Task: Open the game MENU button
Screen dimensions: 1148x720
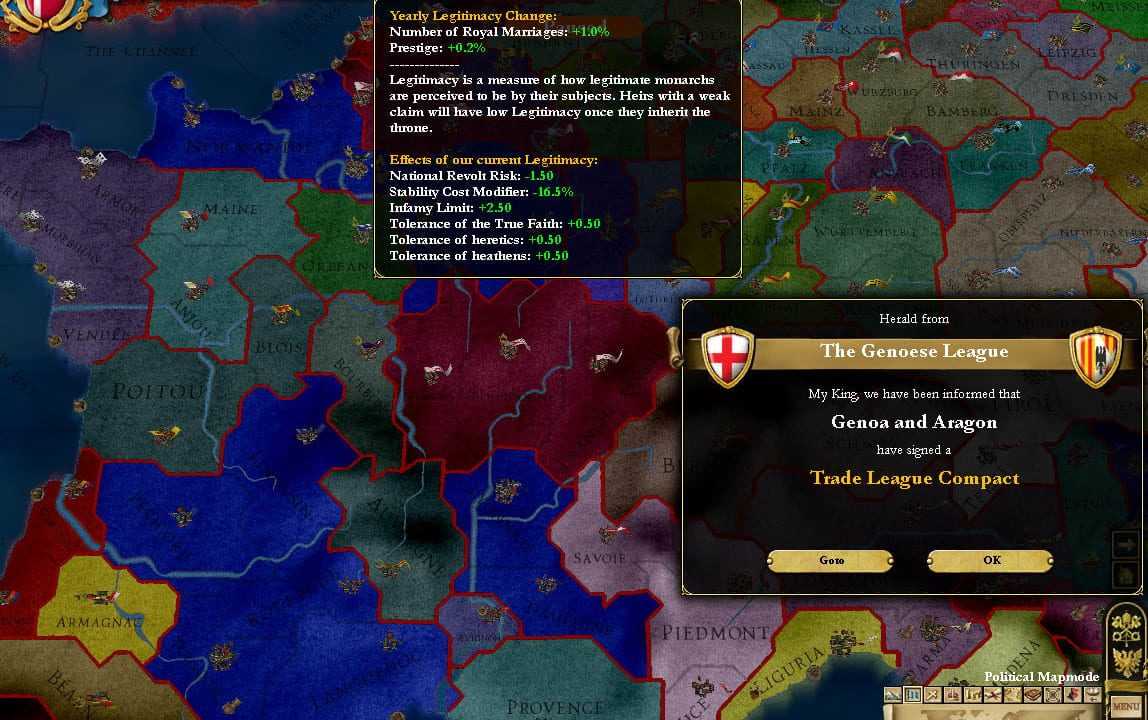Action: click(x=1127, y=706)
